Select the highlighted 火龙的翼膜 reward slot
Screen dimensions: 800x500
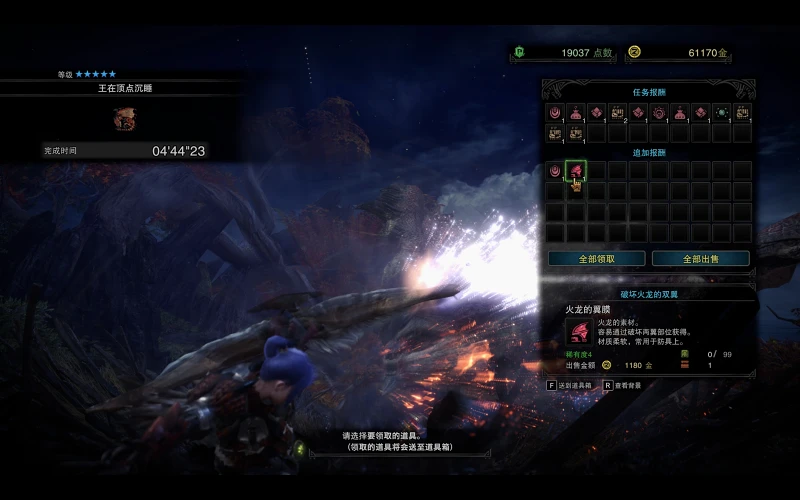[x=575, y=171]
